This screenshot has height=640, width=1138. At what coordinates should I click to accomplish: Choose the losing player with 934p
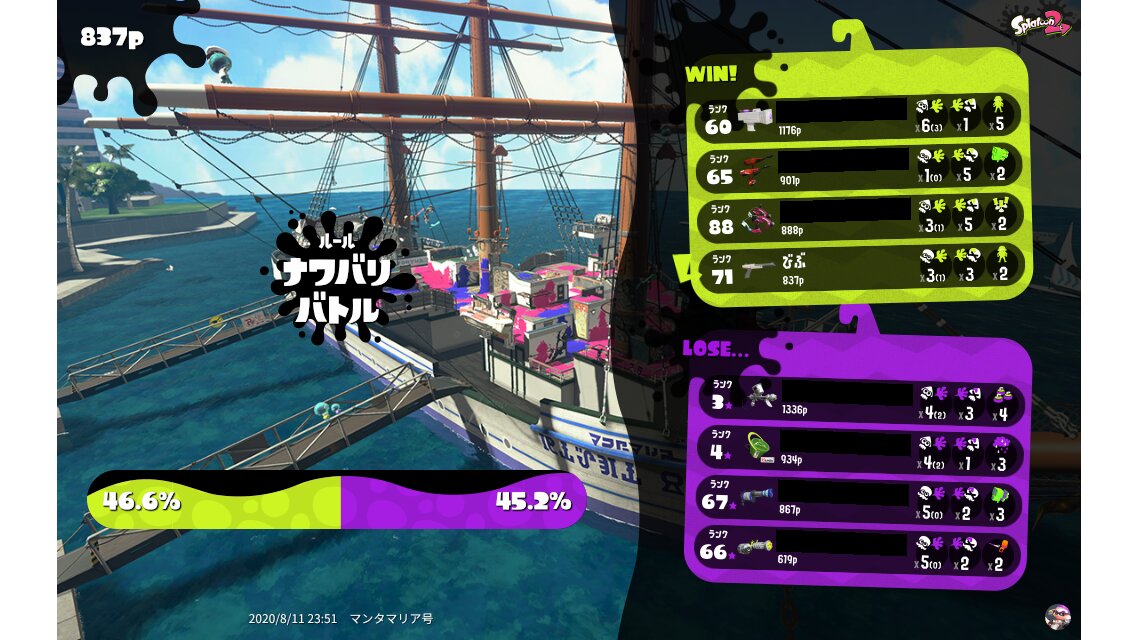(x=860, y=448)
